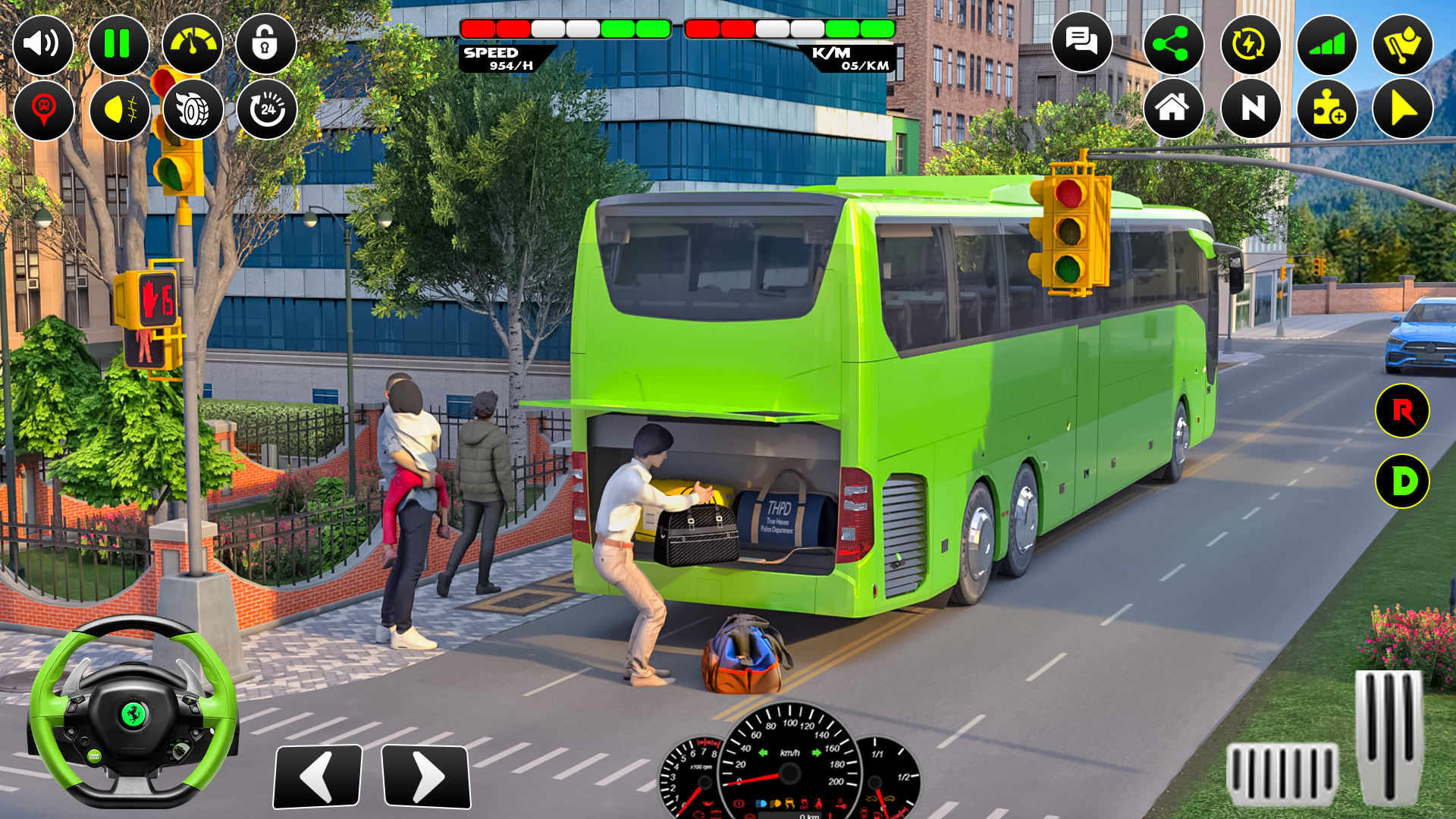Shift gear to neutral N
The image size is (1456, 819).
click(1251, 108)
